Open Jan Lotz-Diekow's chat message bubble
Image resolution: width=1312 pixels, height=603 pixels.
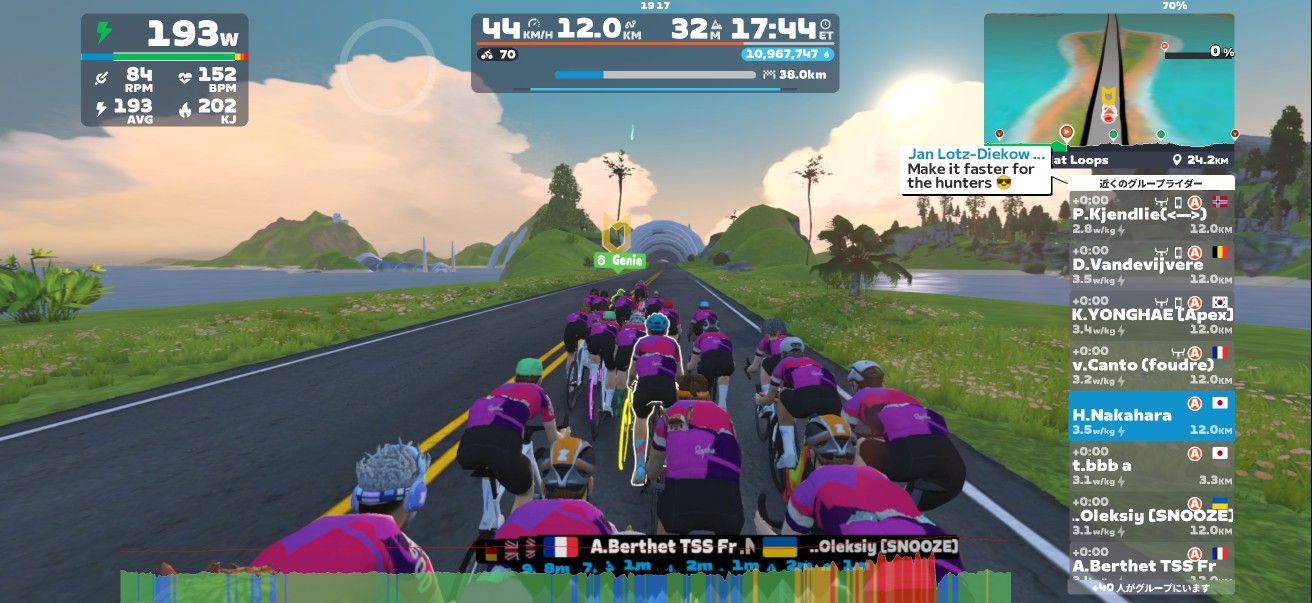point(976,169)
